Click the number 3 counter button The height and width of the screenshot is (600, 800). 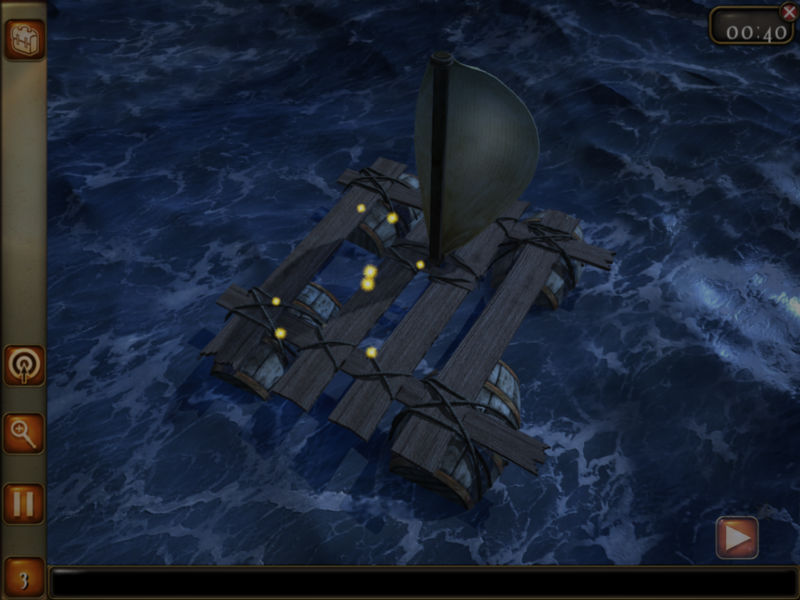[x=24, y=578]
